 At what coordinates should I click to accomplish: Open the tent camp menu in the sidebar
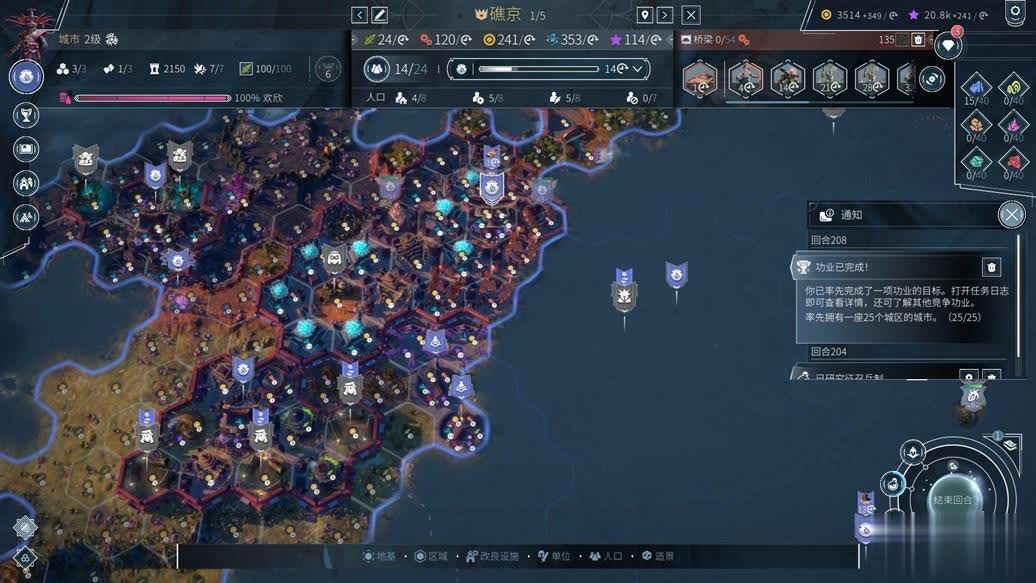coord(26,216)
